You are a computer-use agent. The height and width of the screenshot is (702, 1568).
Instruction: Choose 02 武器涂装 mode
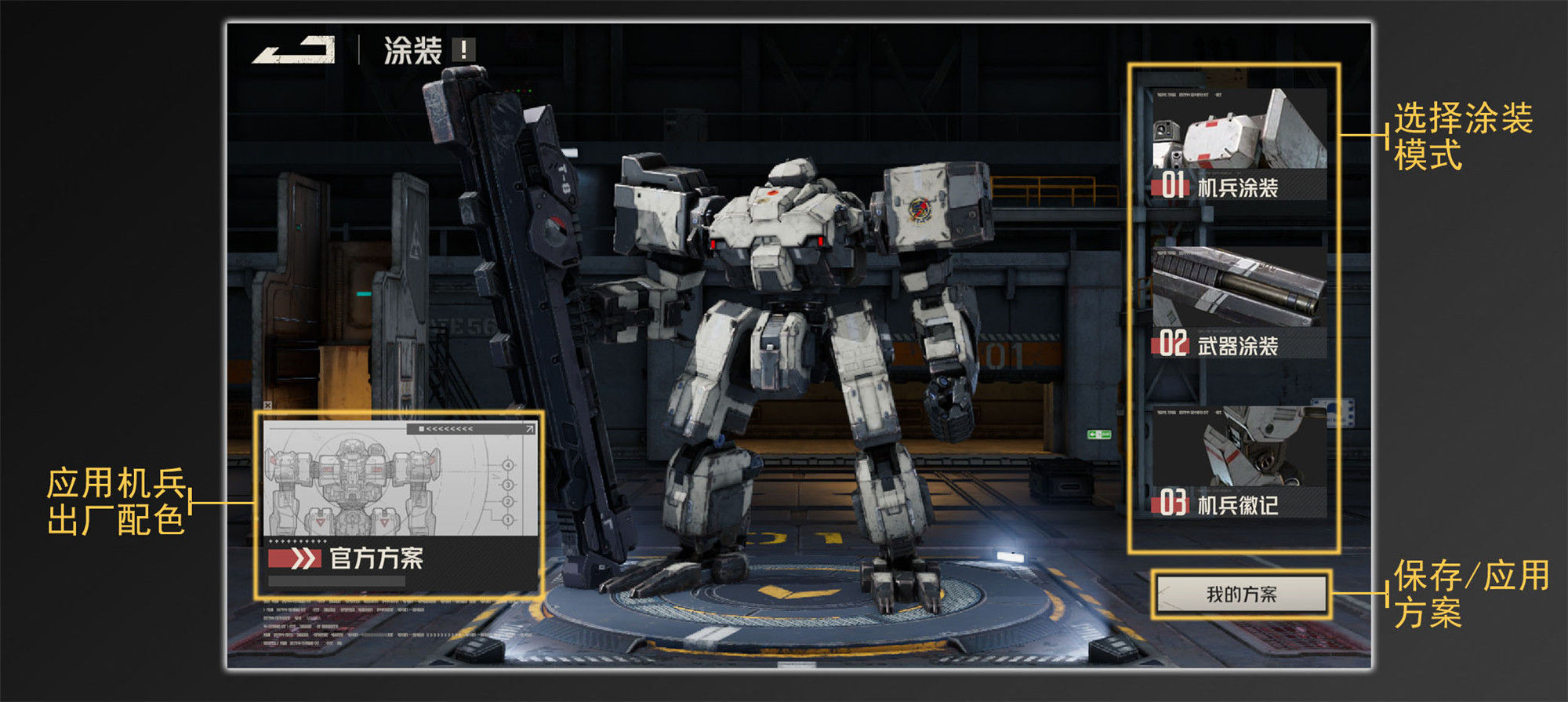pos(1239,303)
